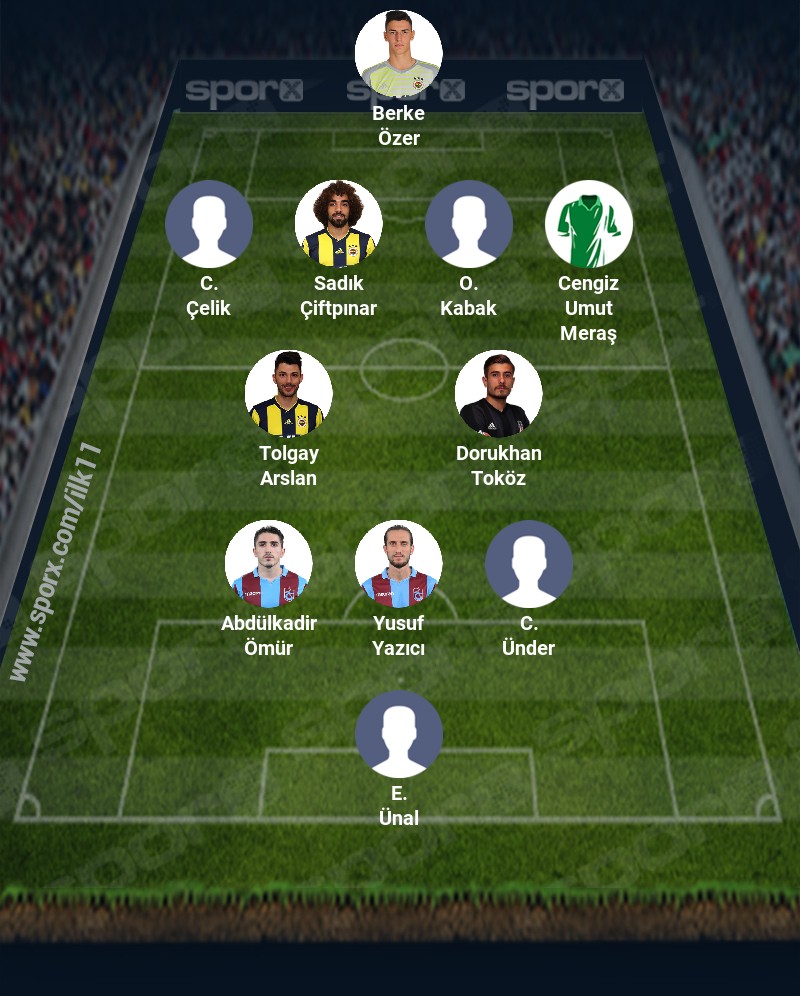
Task: Choose C. Ünder's placeholder avatar
Action: point(528,564)
